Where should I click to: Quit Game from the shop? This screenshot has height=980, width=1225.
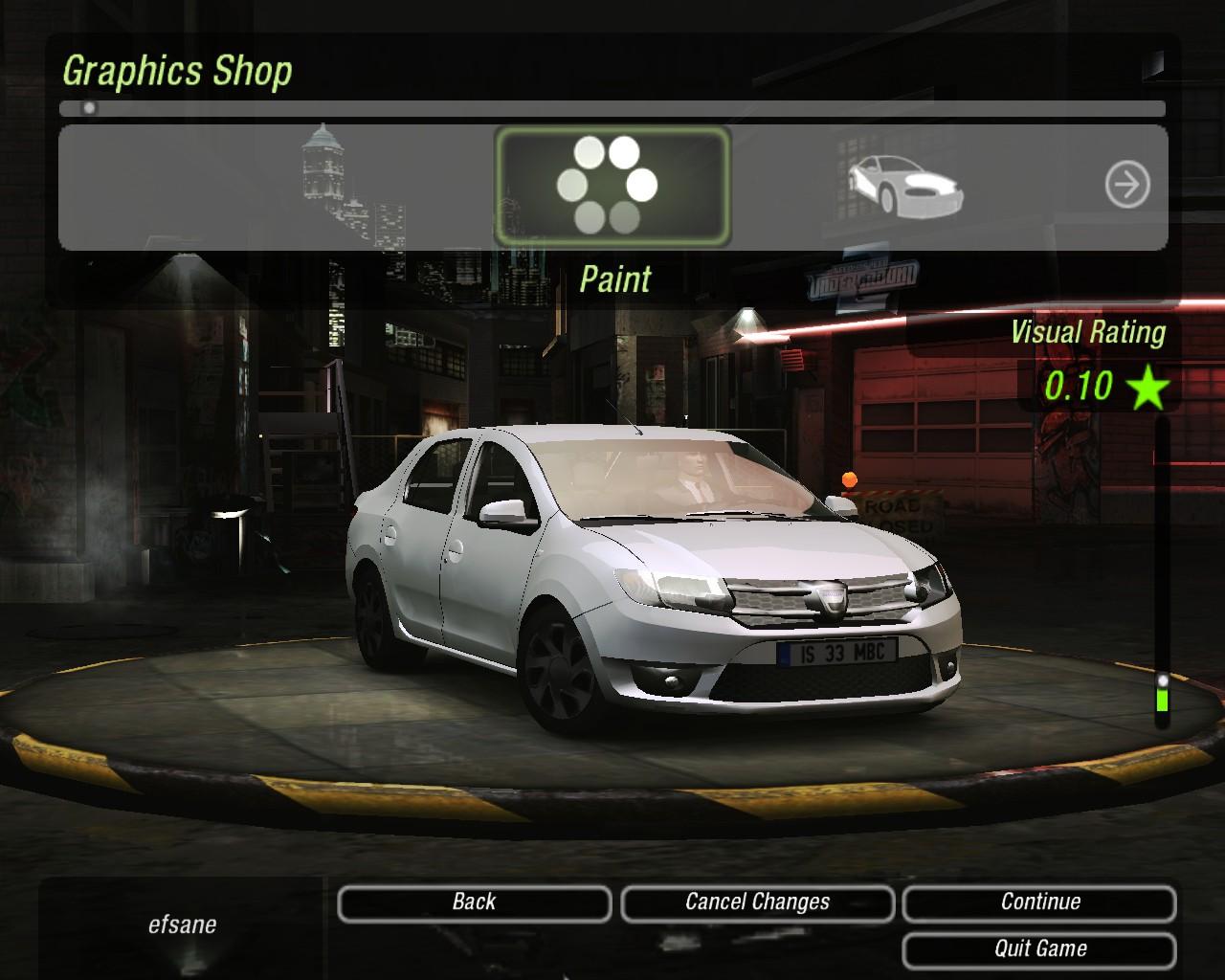pyautogui.click(x=1039, y=949)
